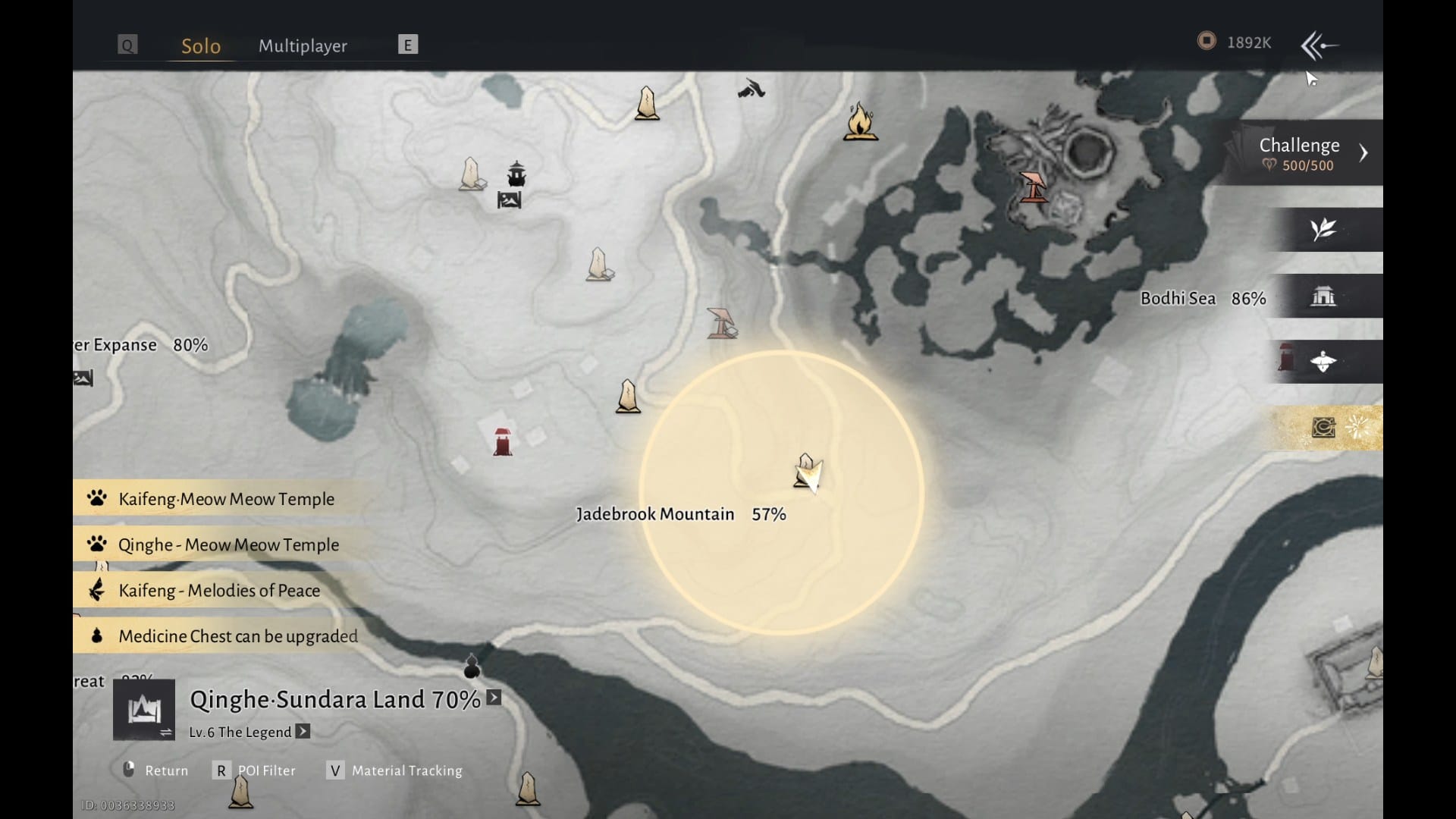Expand Qinghe-Sundara Land 70% region details

(x=494, y=698)
